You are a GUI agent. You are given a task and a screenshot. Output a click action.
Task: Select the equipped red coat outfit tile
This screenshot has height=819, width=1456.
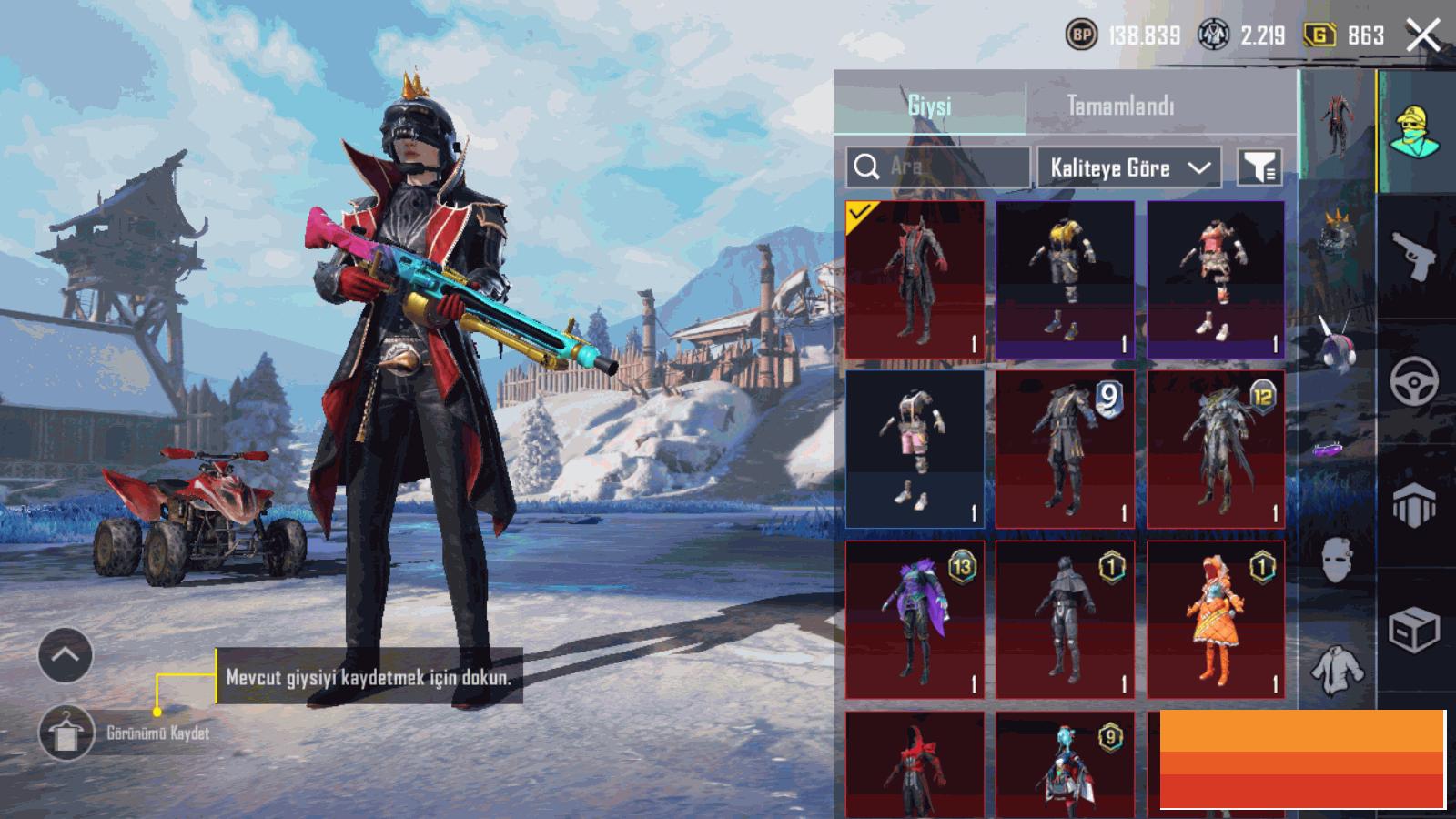coord(915,279)
